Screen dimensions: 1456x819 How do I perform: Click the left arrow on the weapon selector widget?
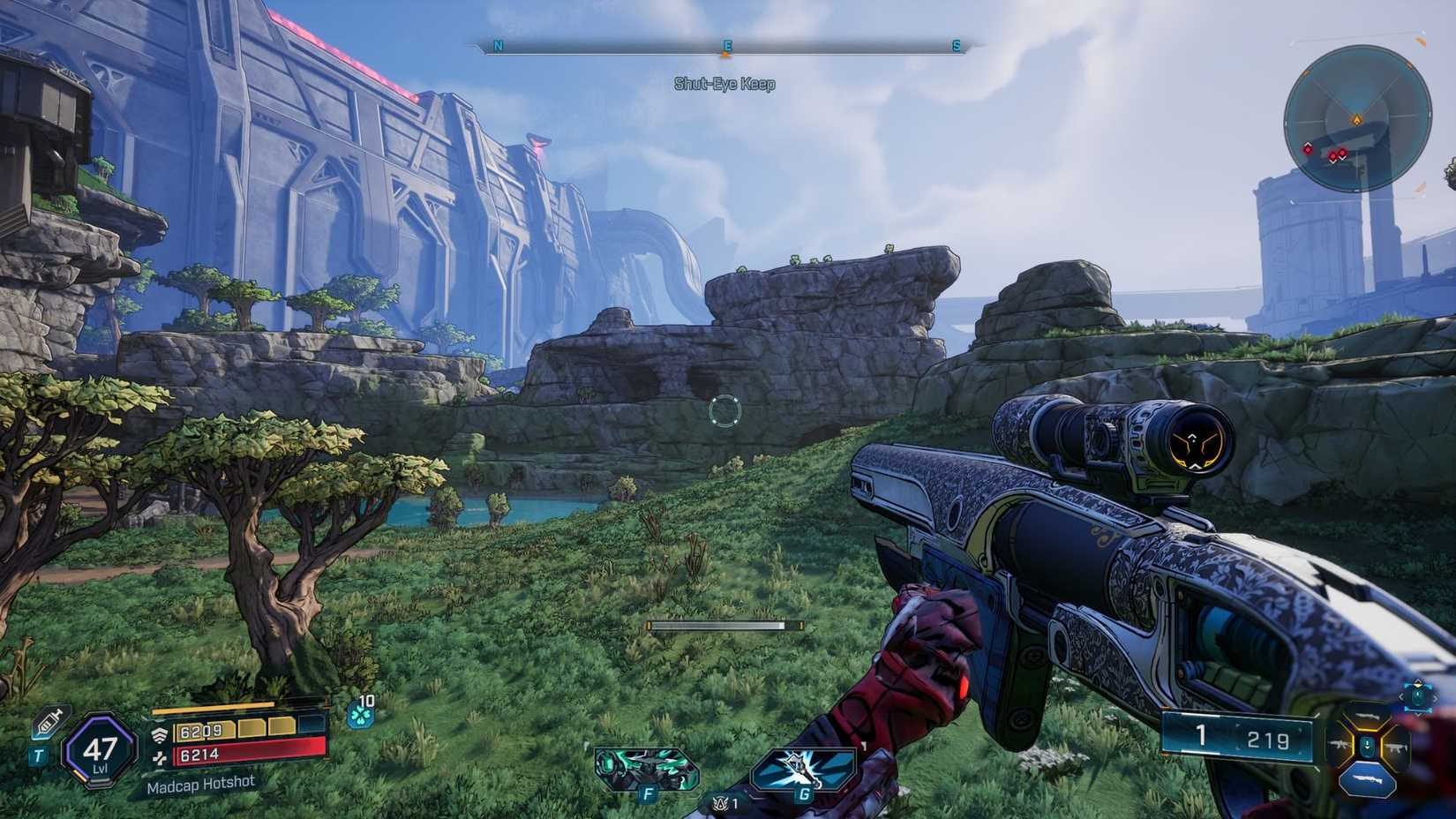pos(1402,696)
